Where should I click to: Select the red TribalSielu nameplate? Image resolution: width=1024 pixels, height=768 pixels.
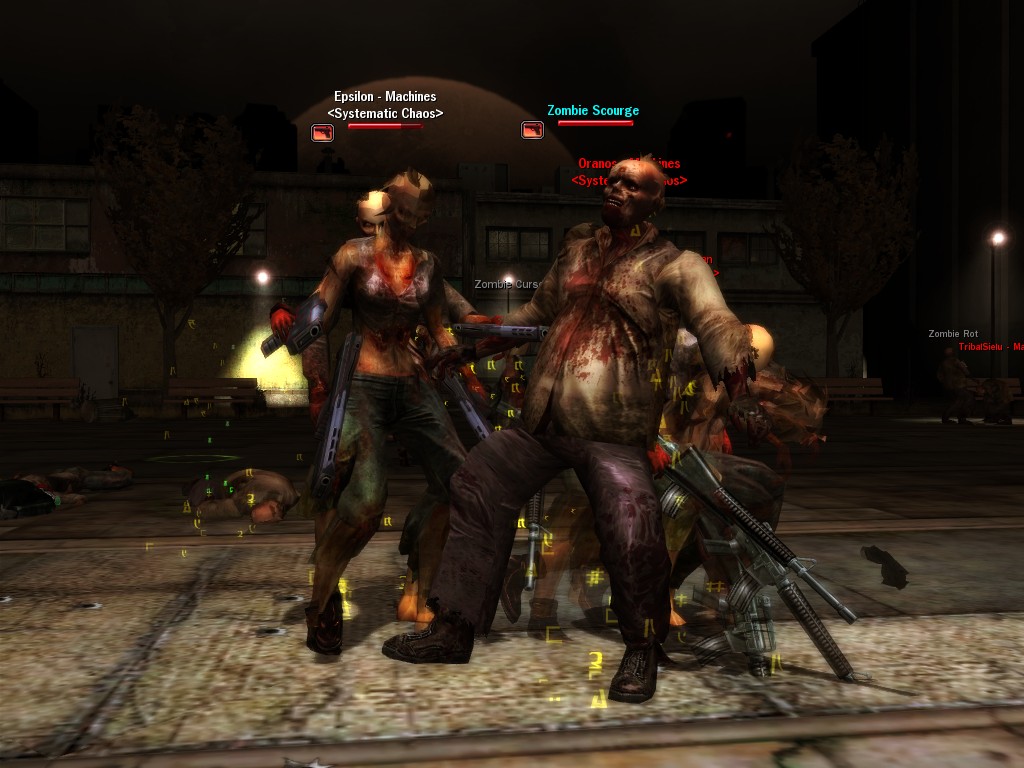point(989,347)
